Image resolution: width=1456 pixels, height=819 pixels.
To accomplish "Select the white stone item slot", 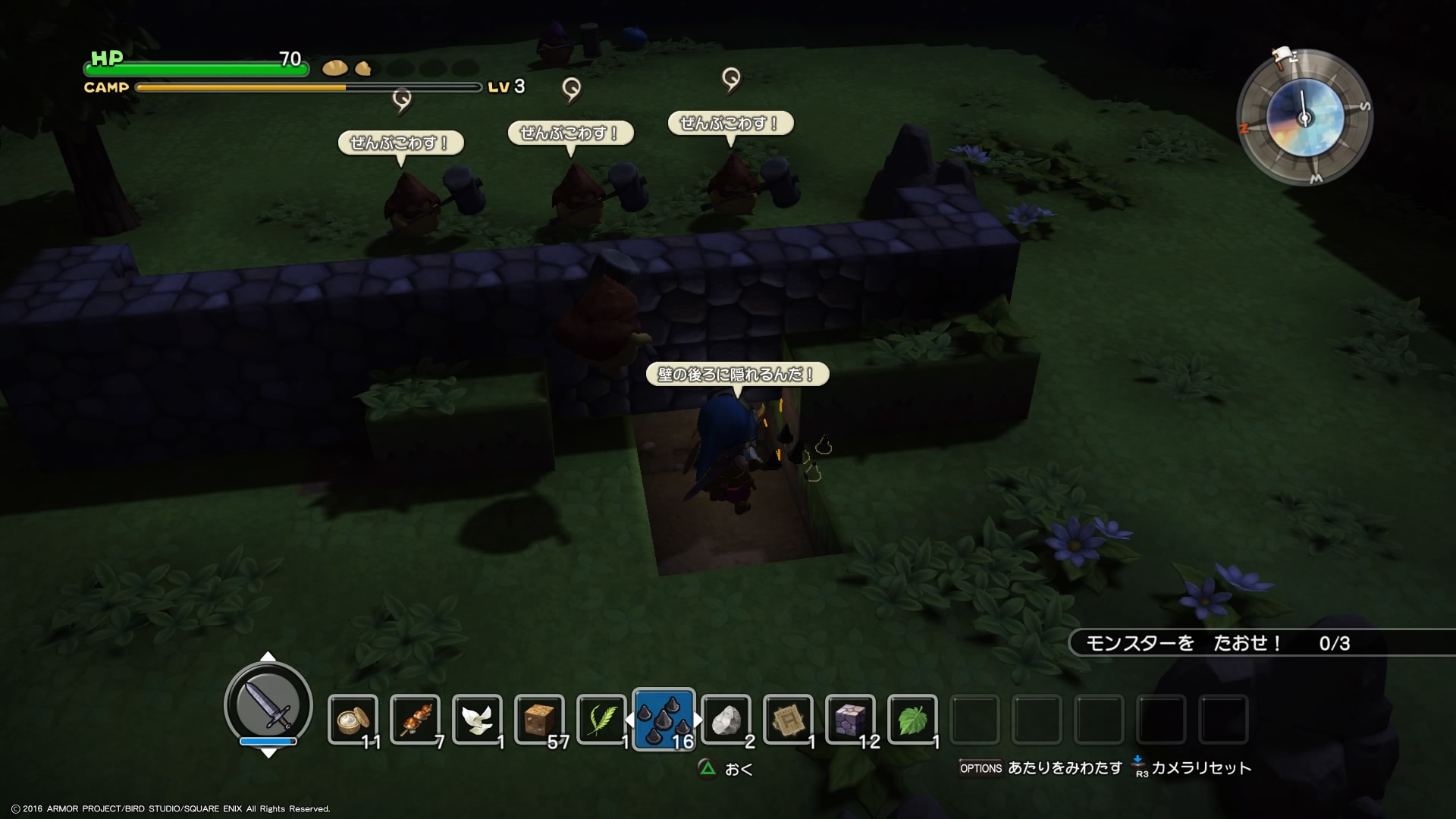I will pyautogui.click(x=726, y=719).
